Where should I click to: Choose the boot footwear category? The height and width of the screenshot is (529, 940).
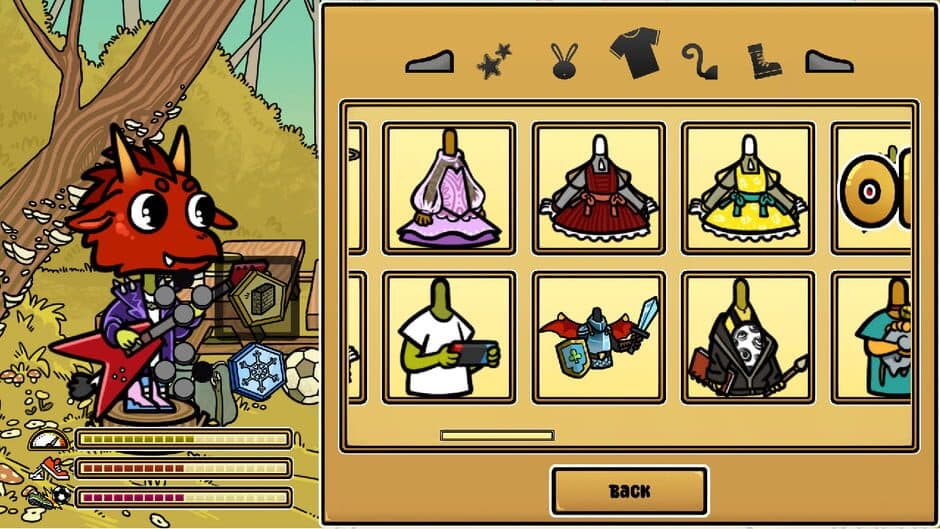[x=764, y=61]
